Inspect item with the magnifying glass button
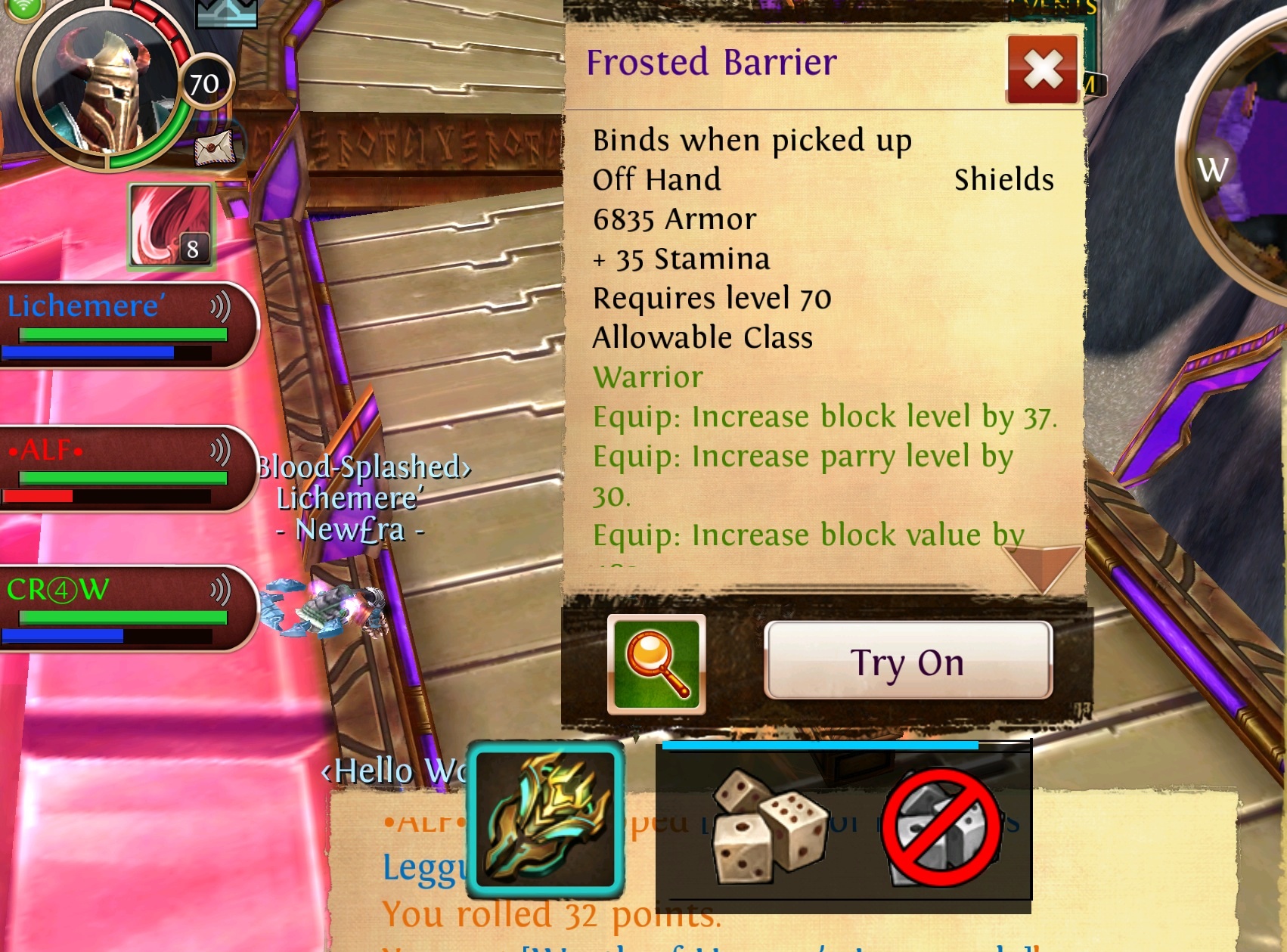1287x952 pixels. 656,664
